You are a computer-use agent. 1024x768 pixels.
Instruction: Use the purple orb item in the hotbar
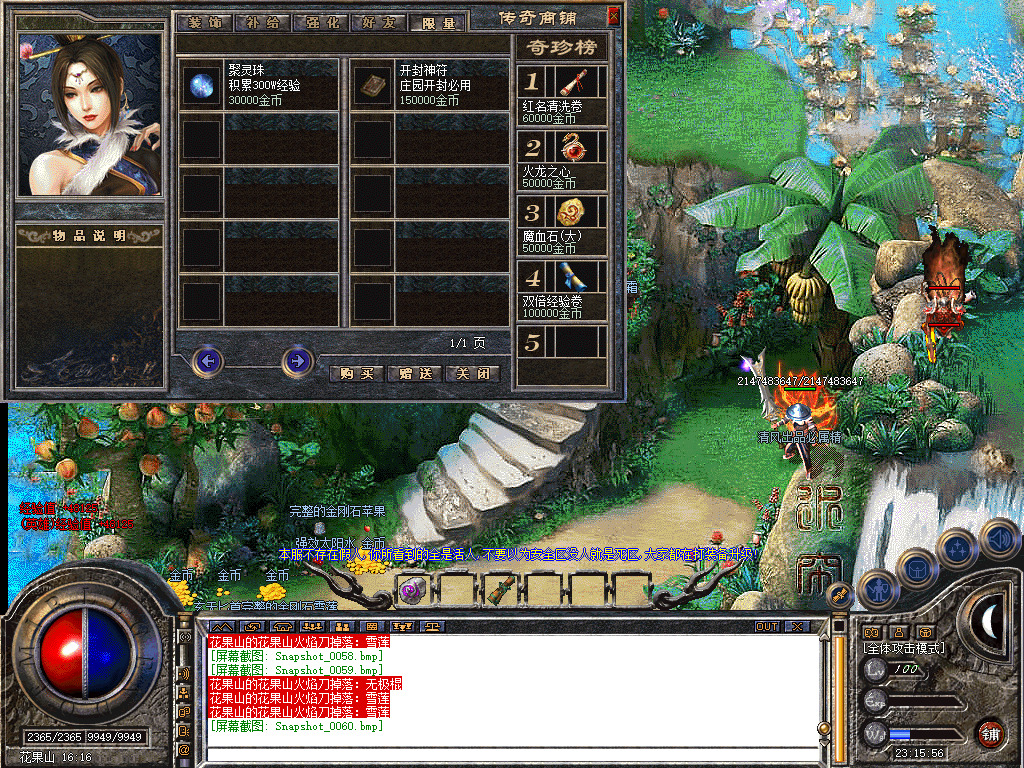coord(412,590)
